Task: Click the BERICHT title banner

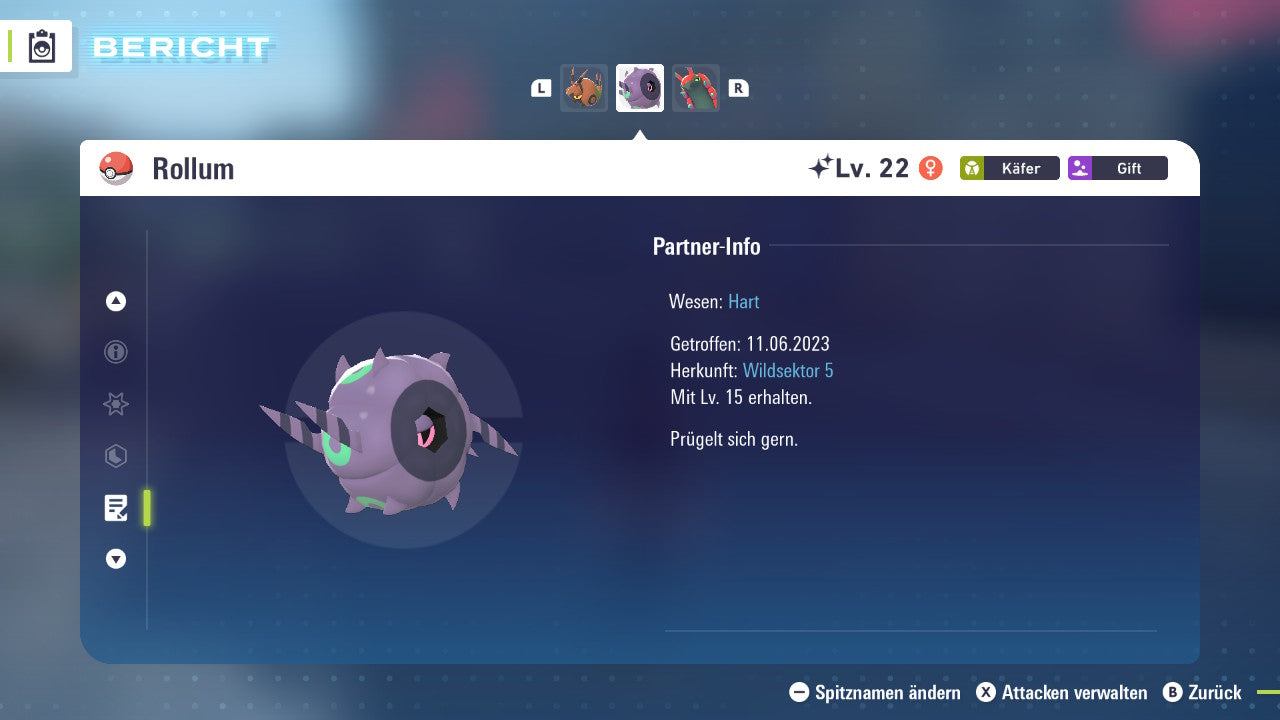Action: (180, 47)
